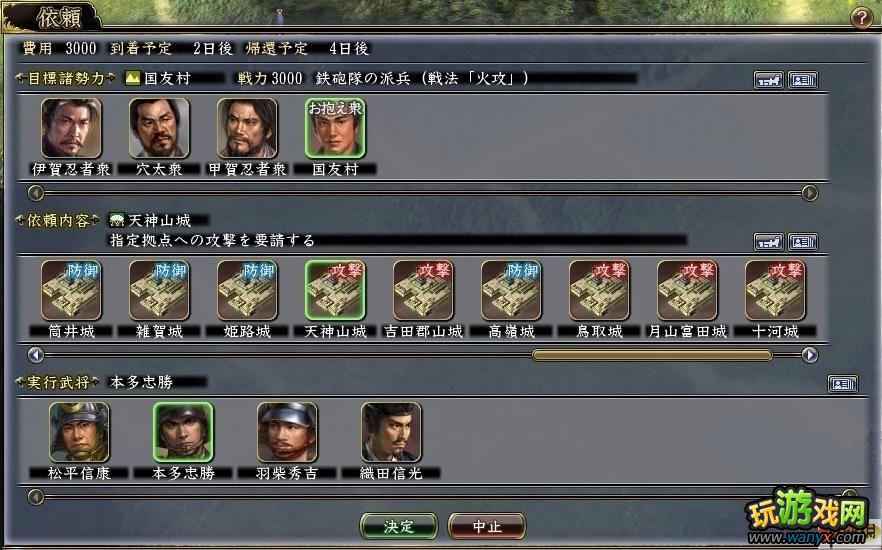Open help via the question mark icon
Screen dimensions: 882x550
[x=860, y=17]
